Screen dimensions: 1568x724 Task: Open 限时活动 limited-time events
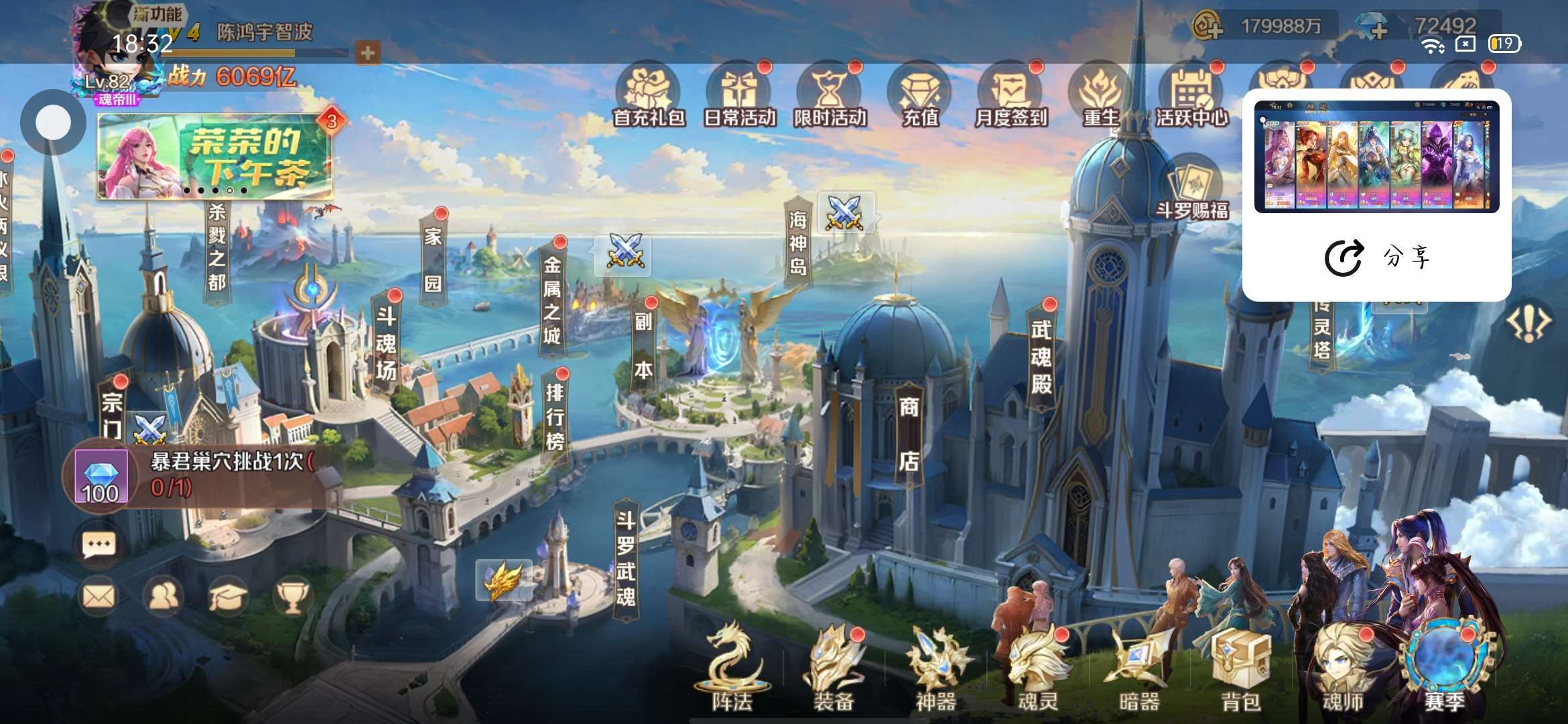830,97
